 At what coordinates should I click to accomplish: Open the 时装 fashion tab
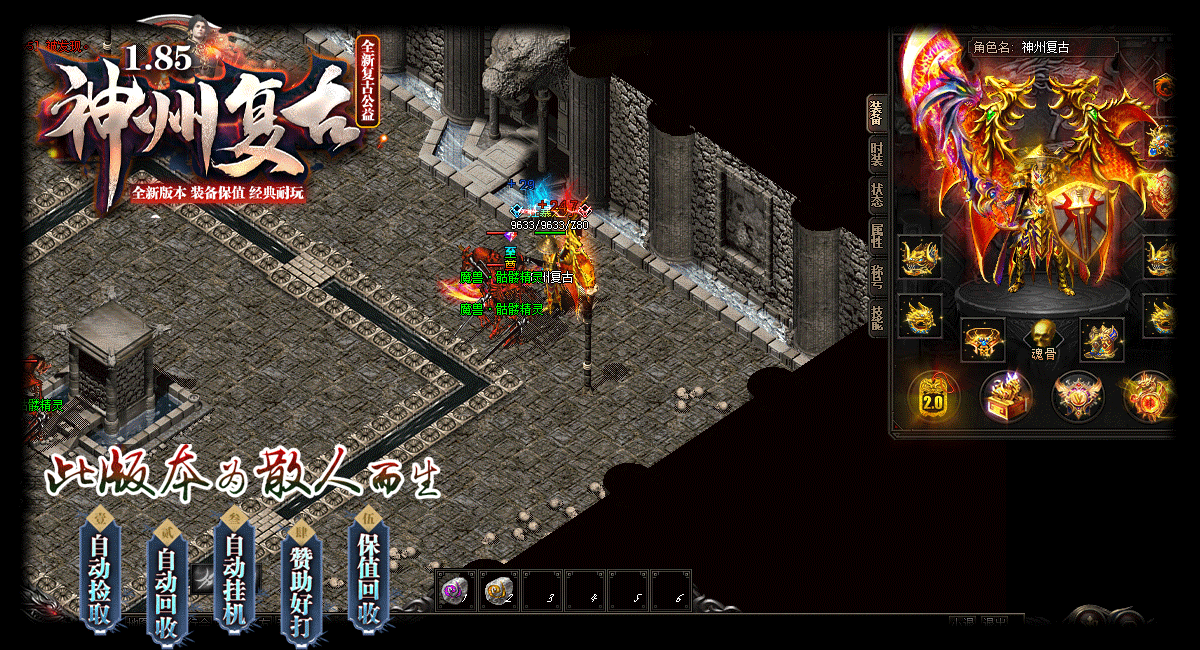(x=876, y=155)
